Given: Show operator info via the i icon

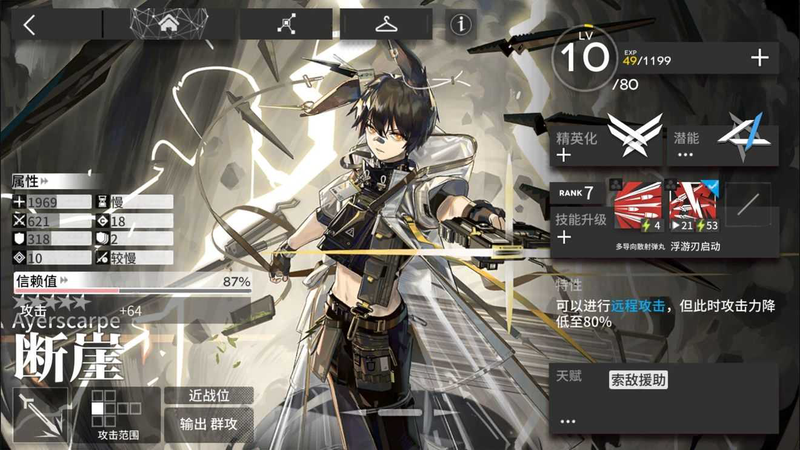Looking at the screenshot, I should click(x=461, y=24).
